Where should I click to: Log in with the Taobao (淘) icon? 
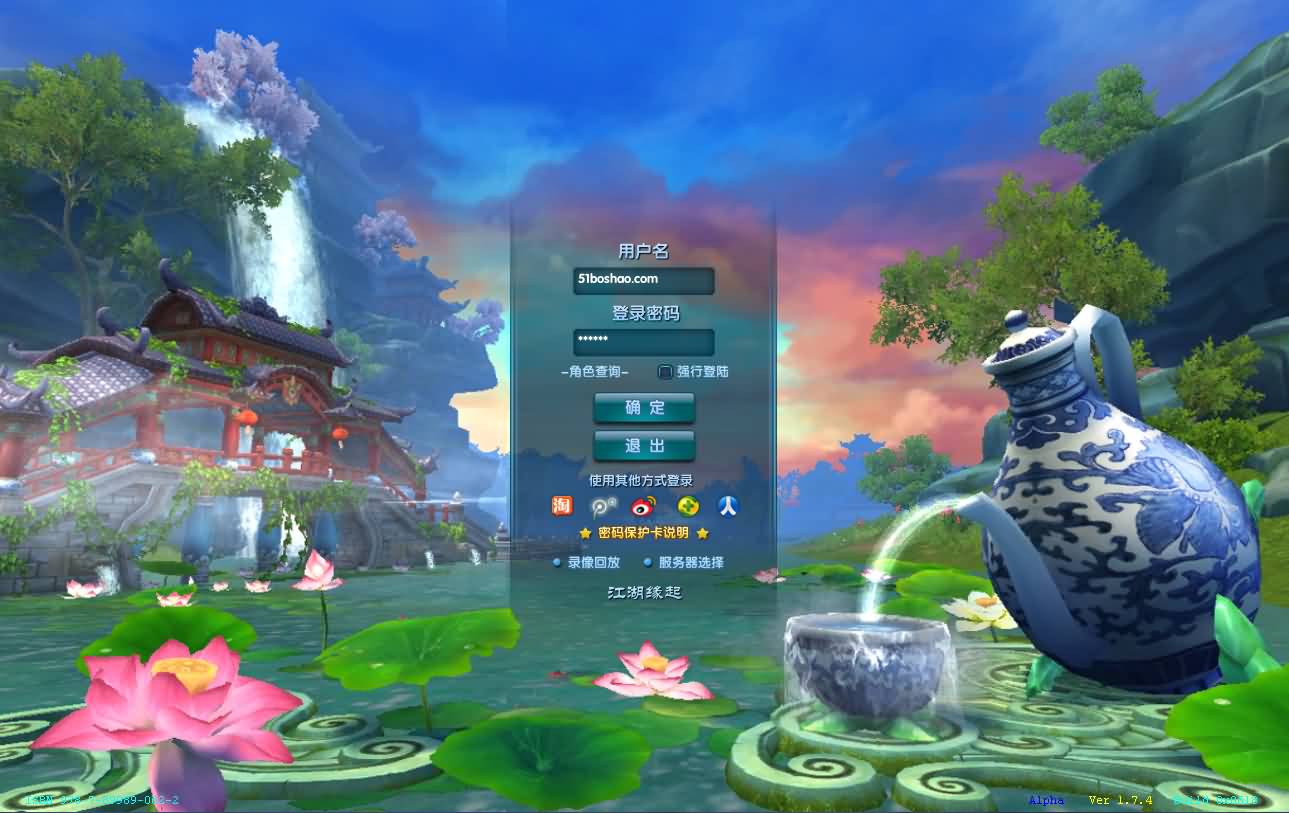tap(562, 506)
